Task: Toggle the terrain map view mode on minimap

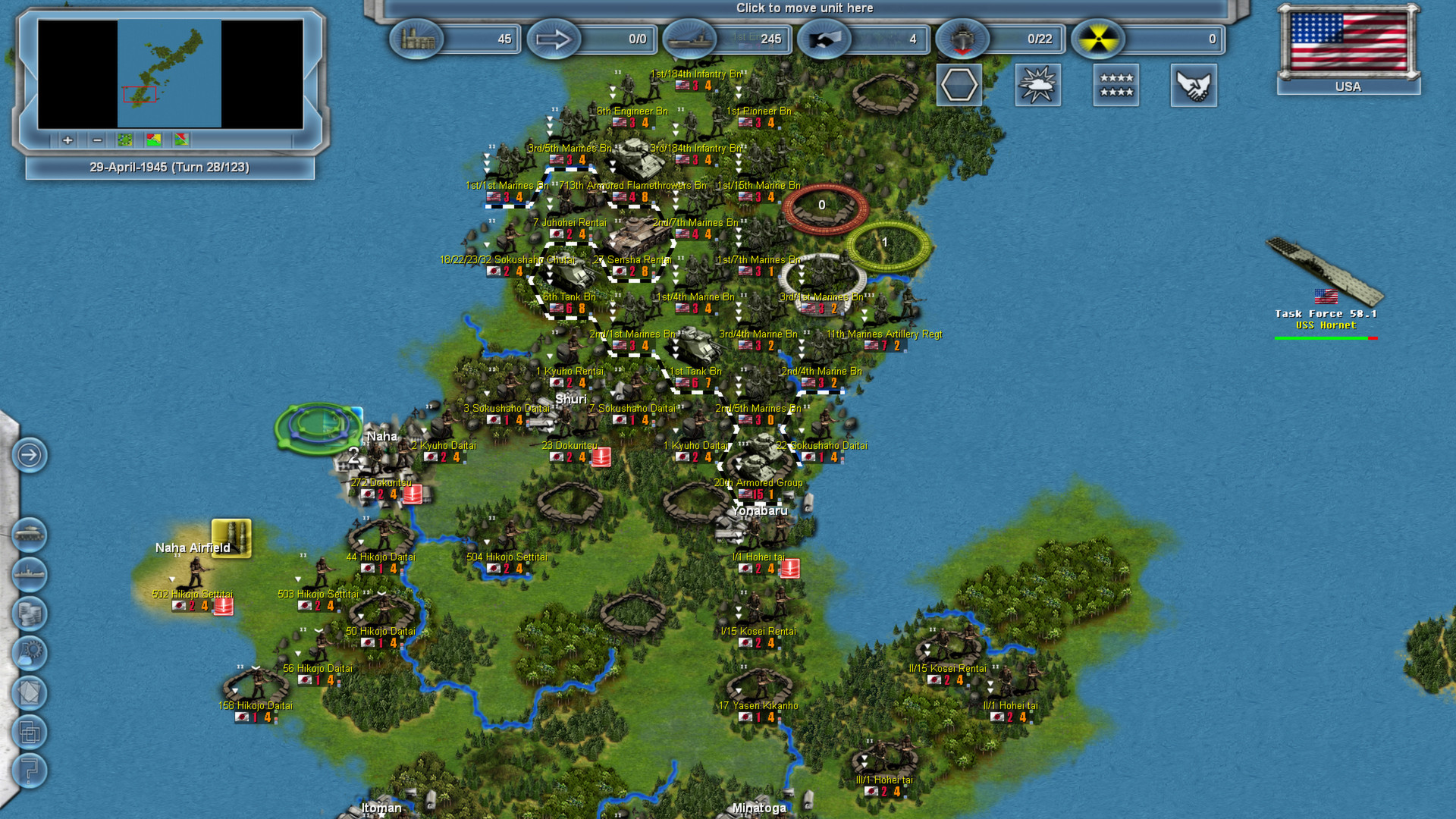Action: pyautogui.click(x=125, y=140)
